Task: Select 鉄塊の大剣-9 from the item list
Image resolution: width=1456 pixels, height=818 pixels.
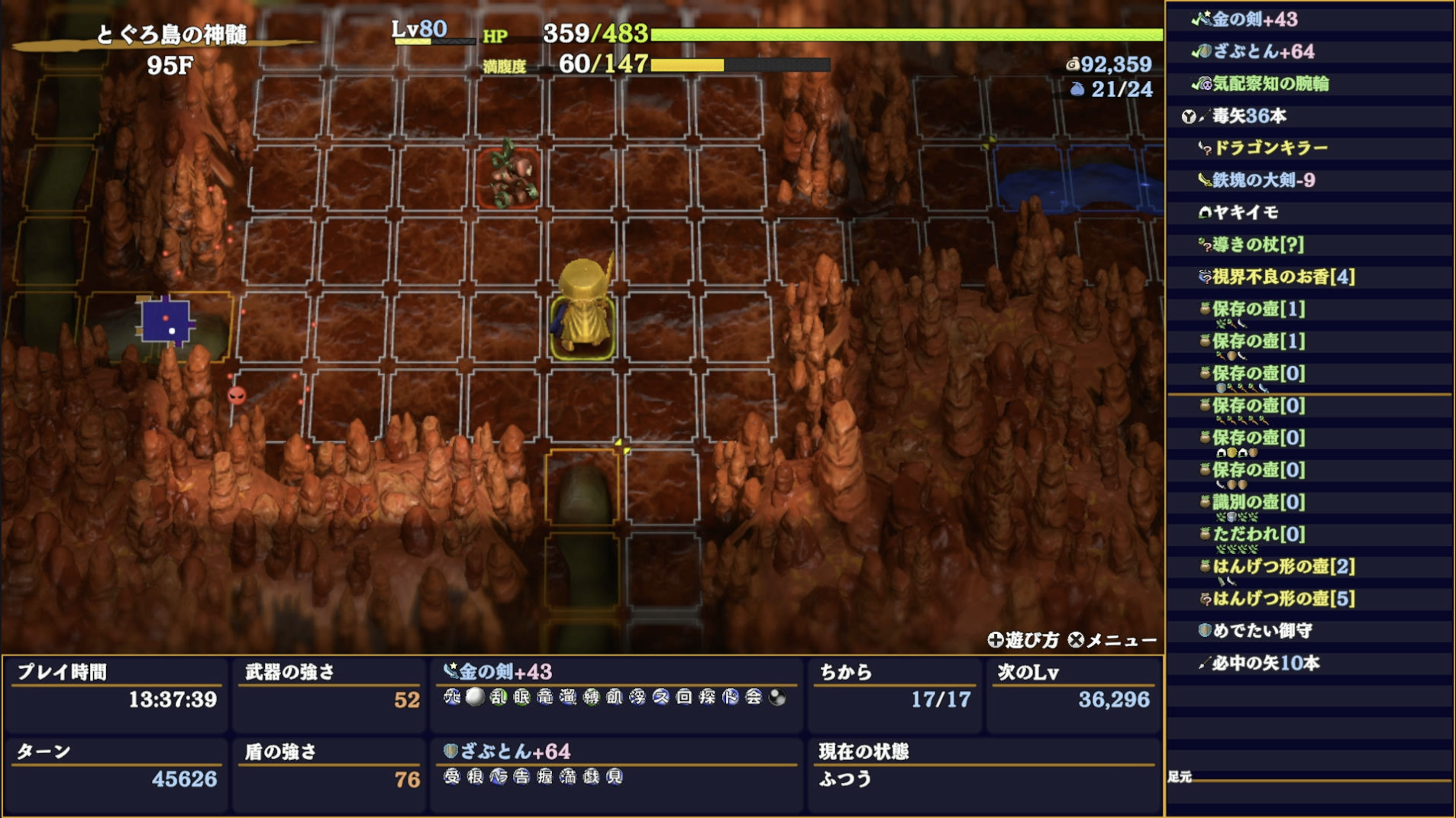Action: (1263, 179)
